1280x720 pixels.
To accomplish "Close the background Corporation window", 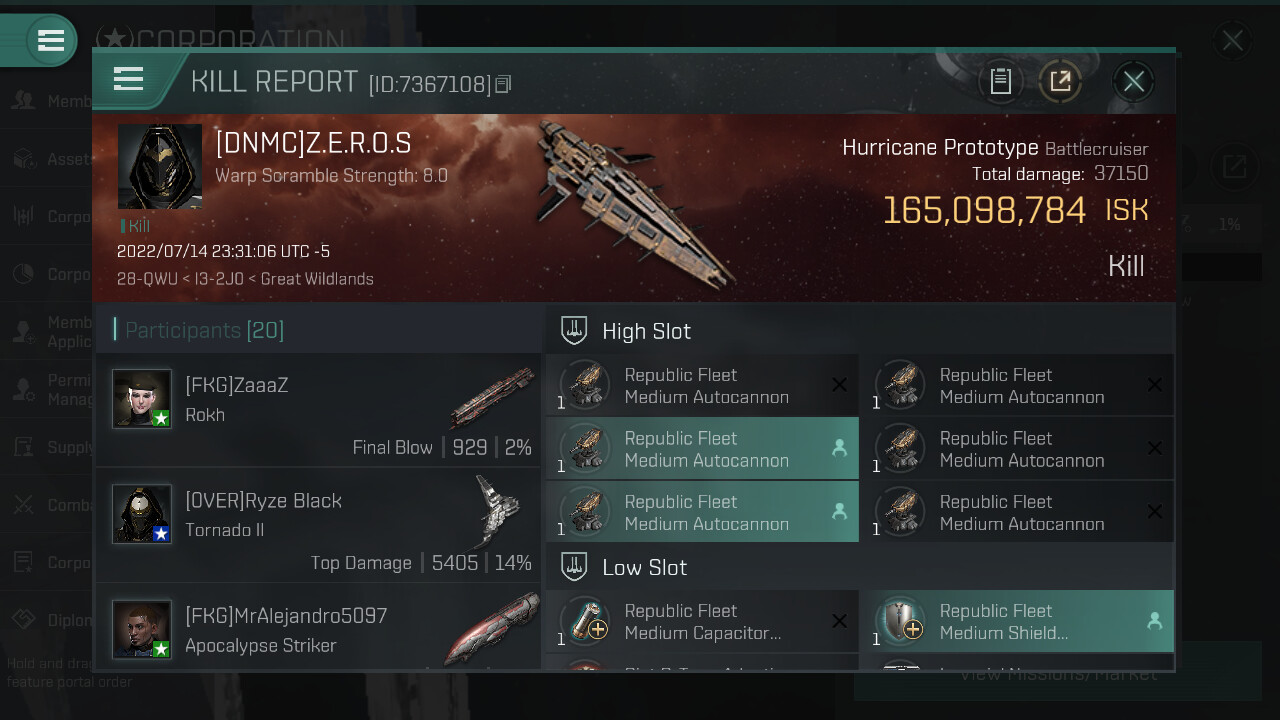I will [x=1232, y=41].
